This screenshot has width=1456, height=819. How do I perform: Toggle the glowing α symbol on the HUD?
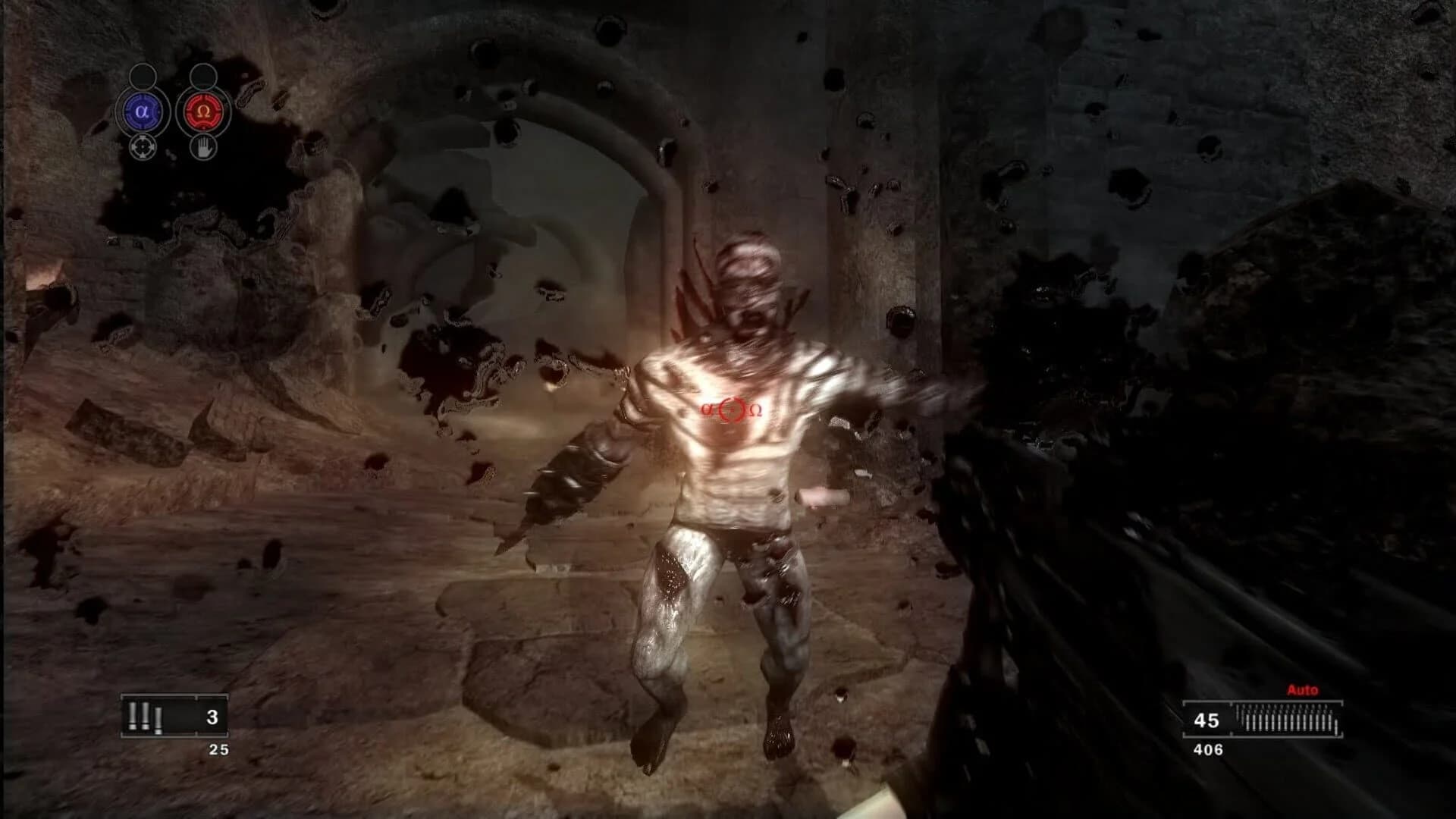[x=141, y=111]
